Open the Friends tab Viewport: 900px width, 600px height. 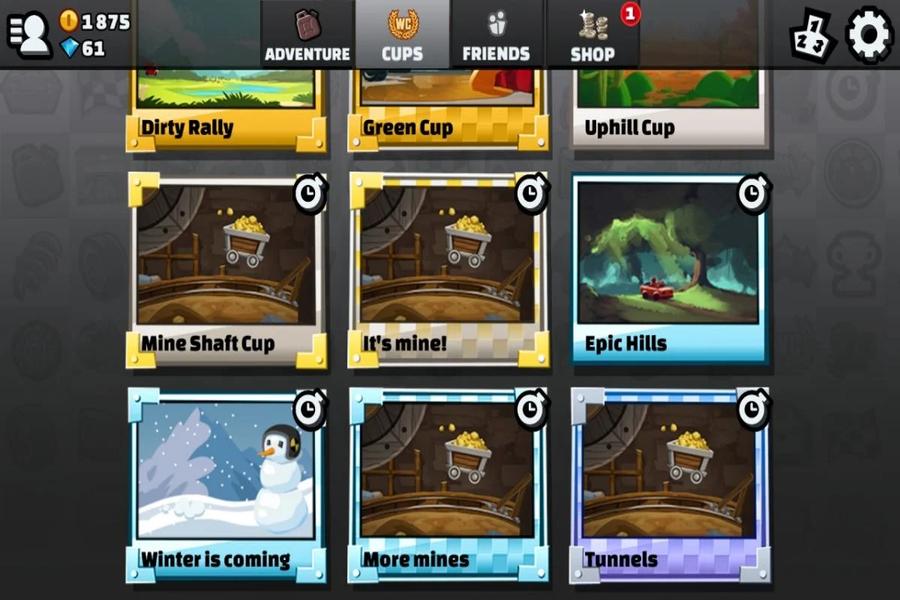click(x=497, y=35)
